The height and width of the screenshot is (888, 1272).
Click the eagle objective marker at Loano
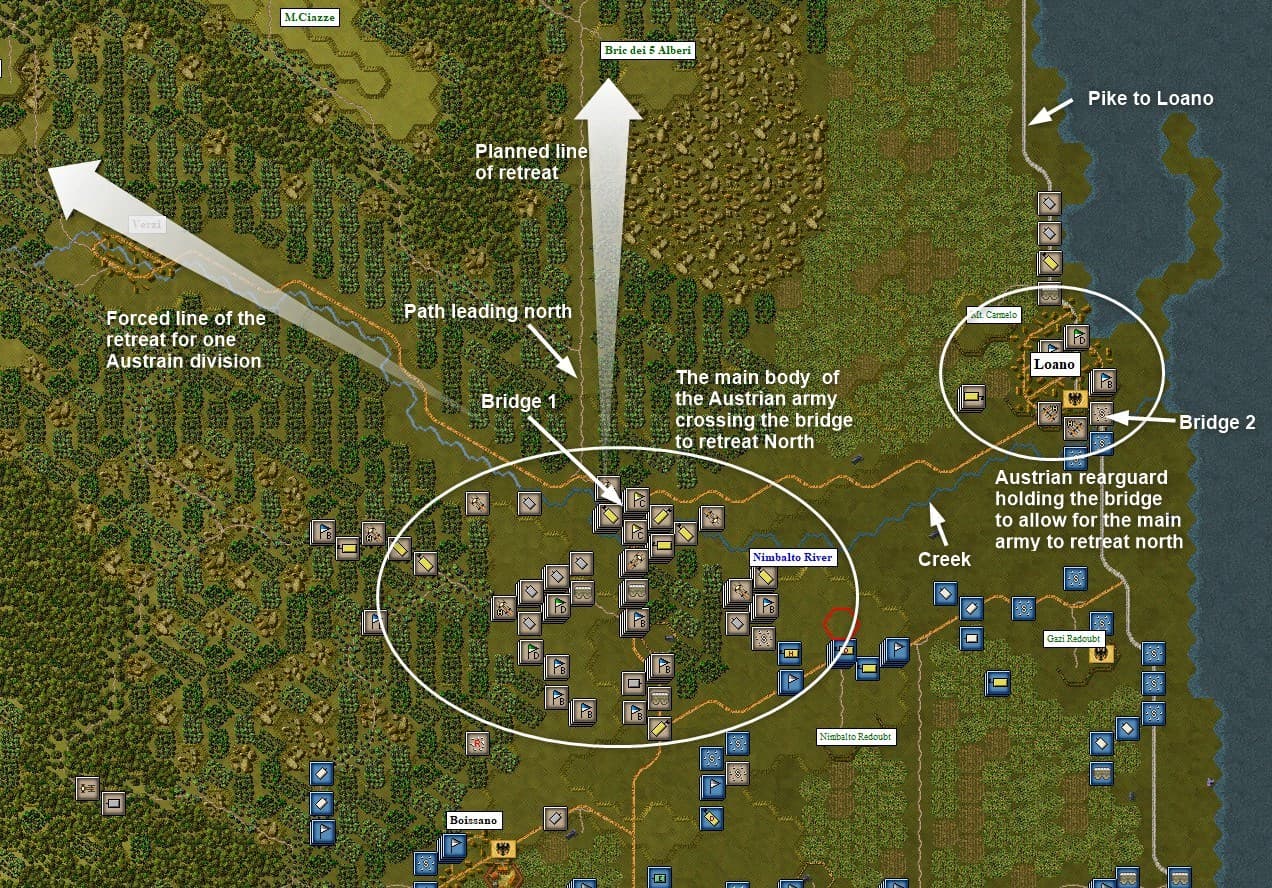point(1076,399)
